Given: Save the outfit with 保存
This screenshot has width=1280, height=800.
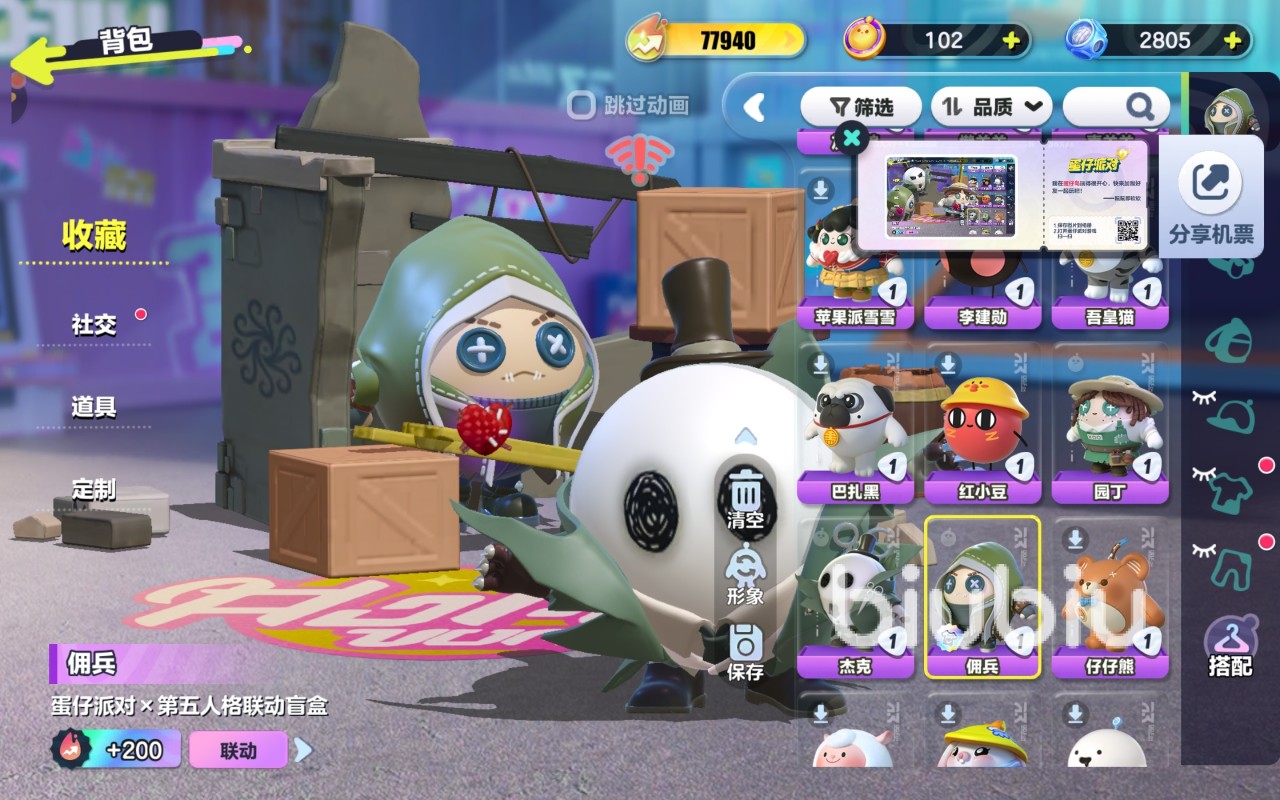Looking at the screenshot, I should (x=745, y=652).
